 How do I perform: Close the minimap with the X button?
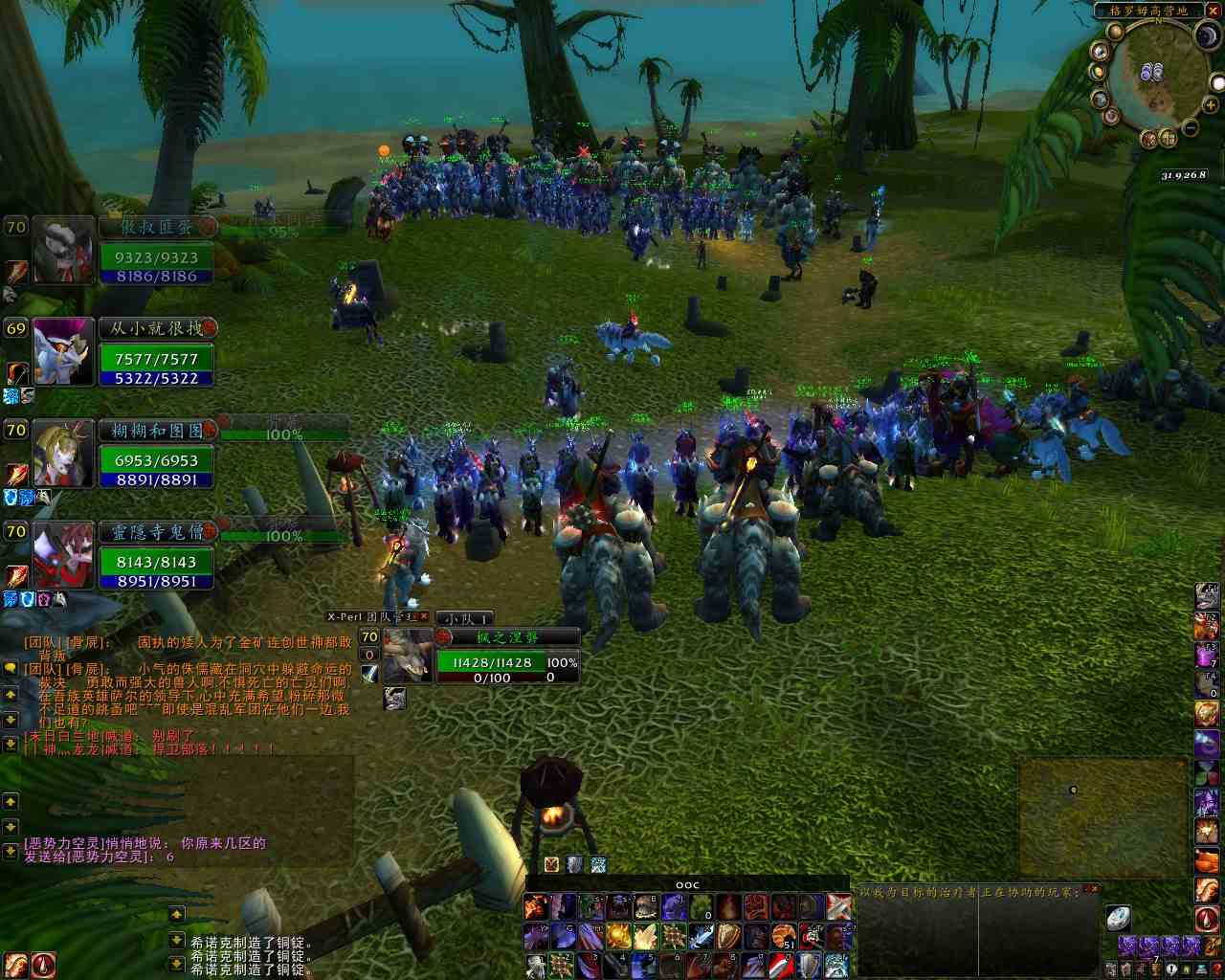[x=1214, y=11]
